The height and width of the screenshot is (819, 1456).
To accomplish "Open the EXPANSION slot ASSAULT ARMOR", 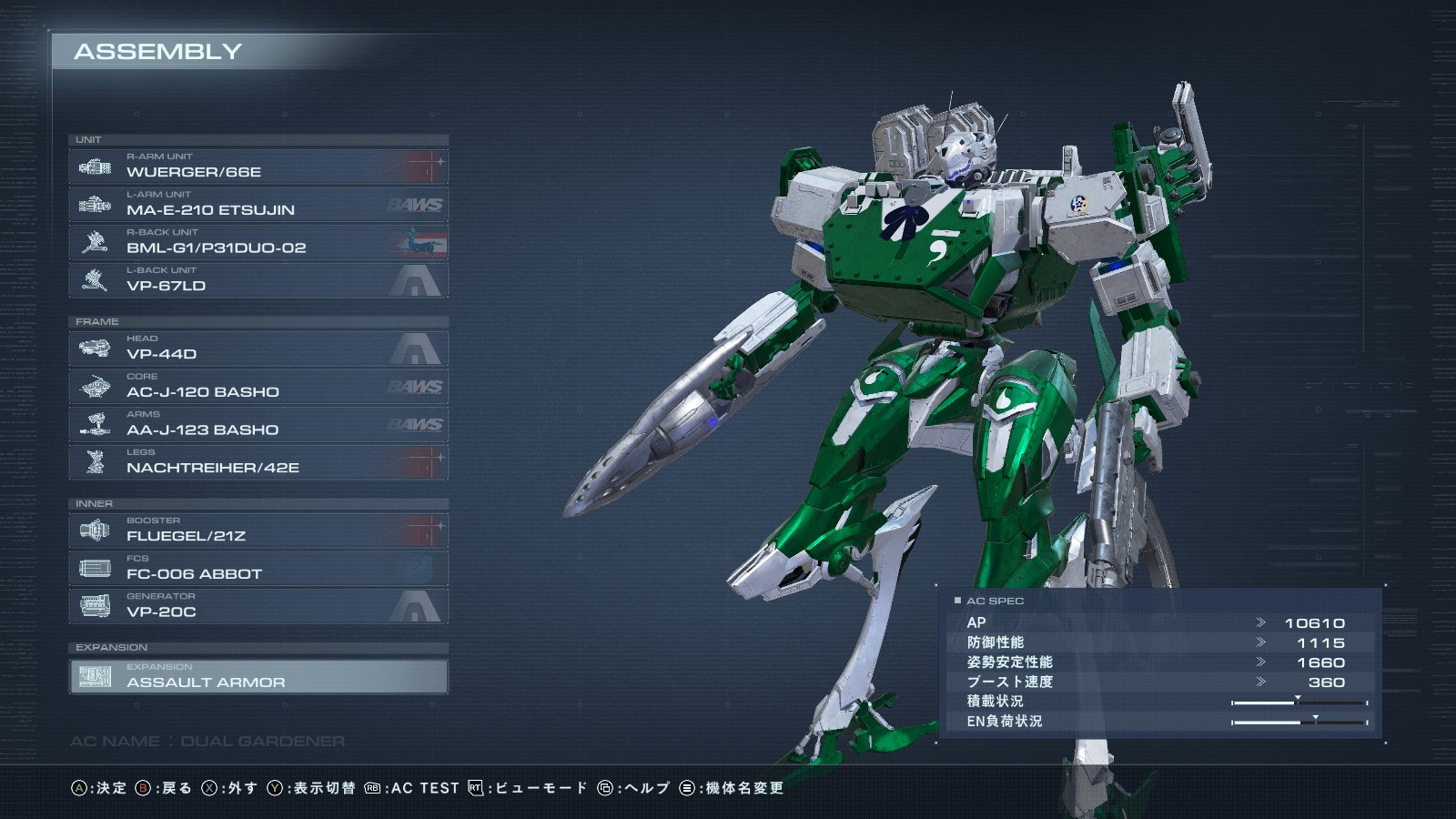I will pyautogui.click(x=258, y=677).
